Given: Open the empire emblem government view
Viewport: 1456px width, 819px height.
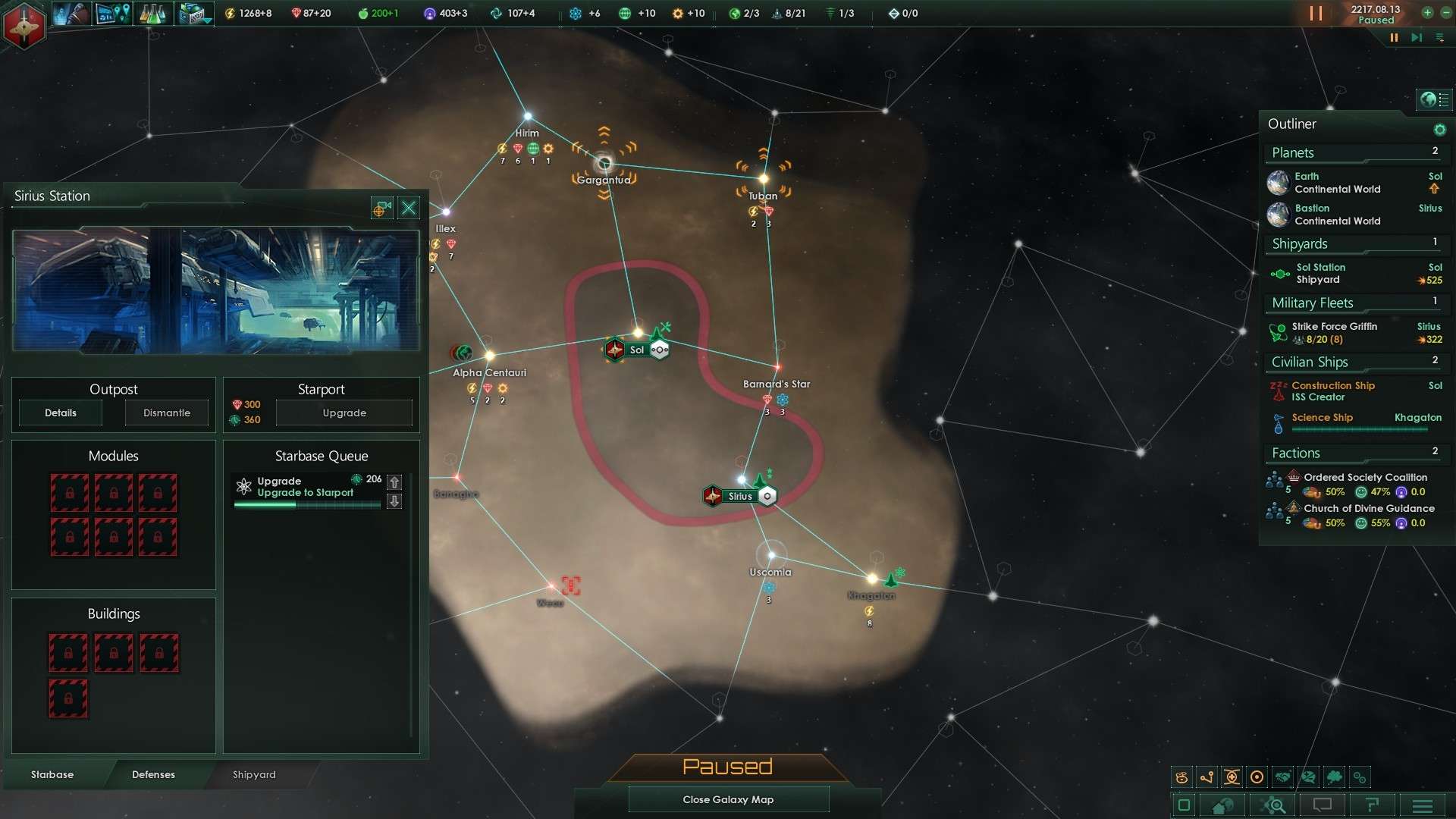Looking at the screenshot, I should point(24,25).
